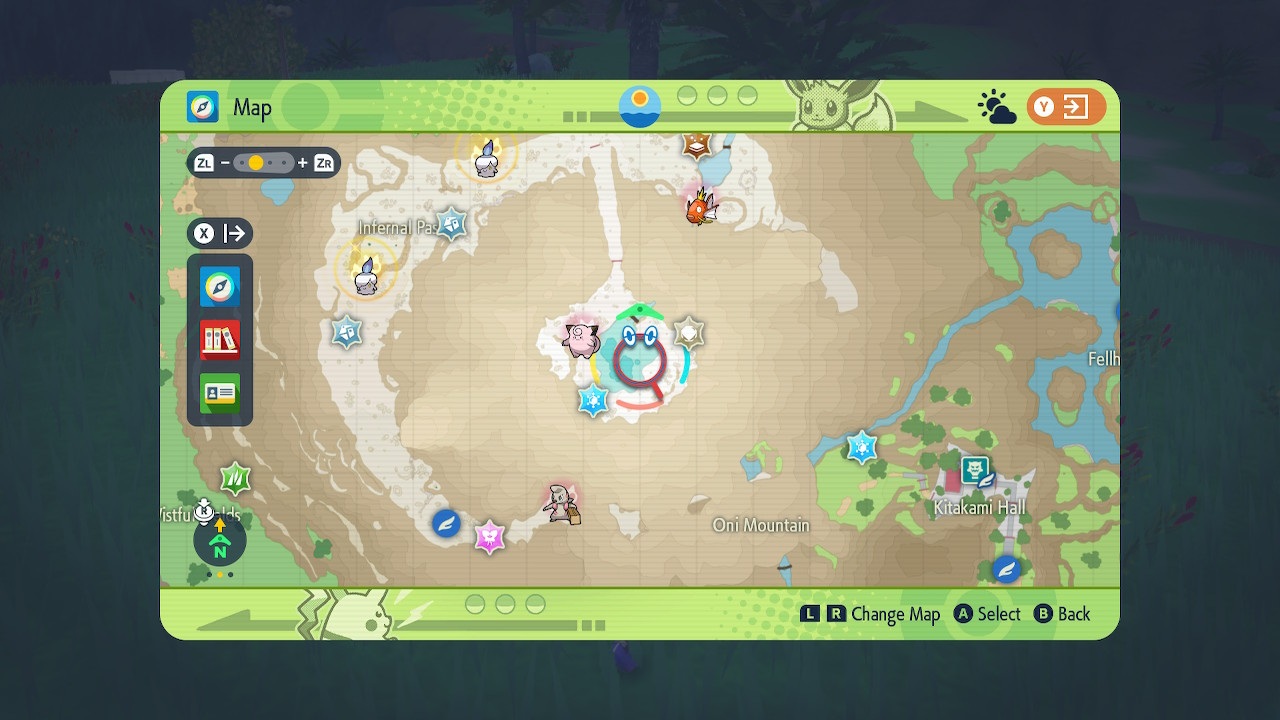
Task: Open the green Profile card sidebar icon
Action: (x=219, y=393)
